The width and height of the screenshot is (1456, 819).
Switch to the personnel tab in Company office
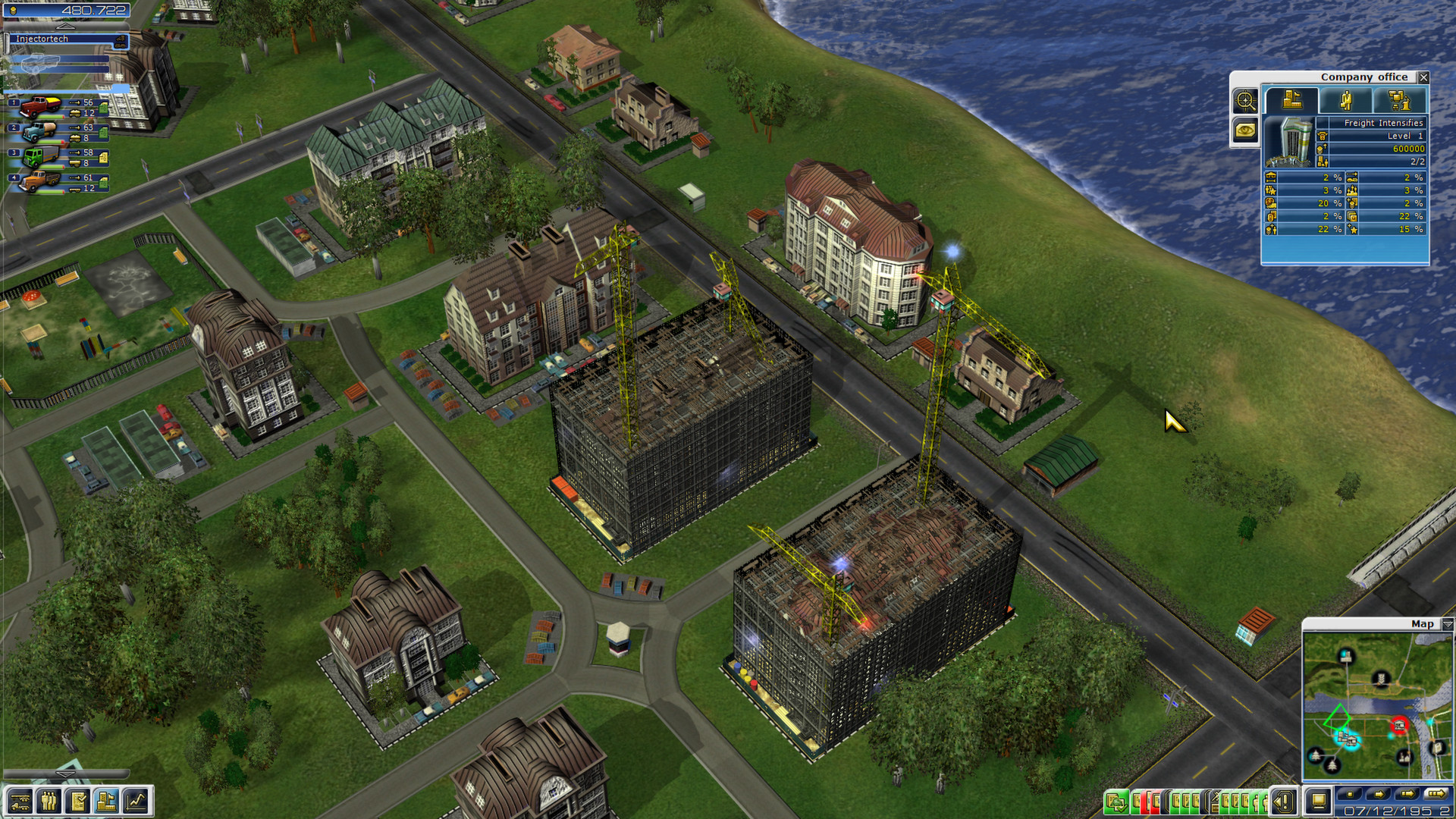tap(1347, 100)
